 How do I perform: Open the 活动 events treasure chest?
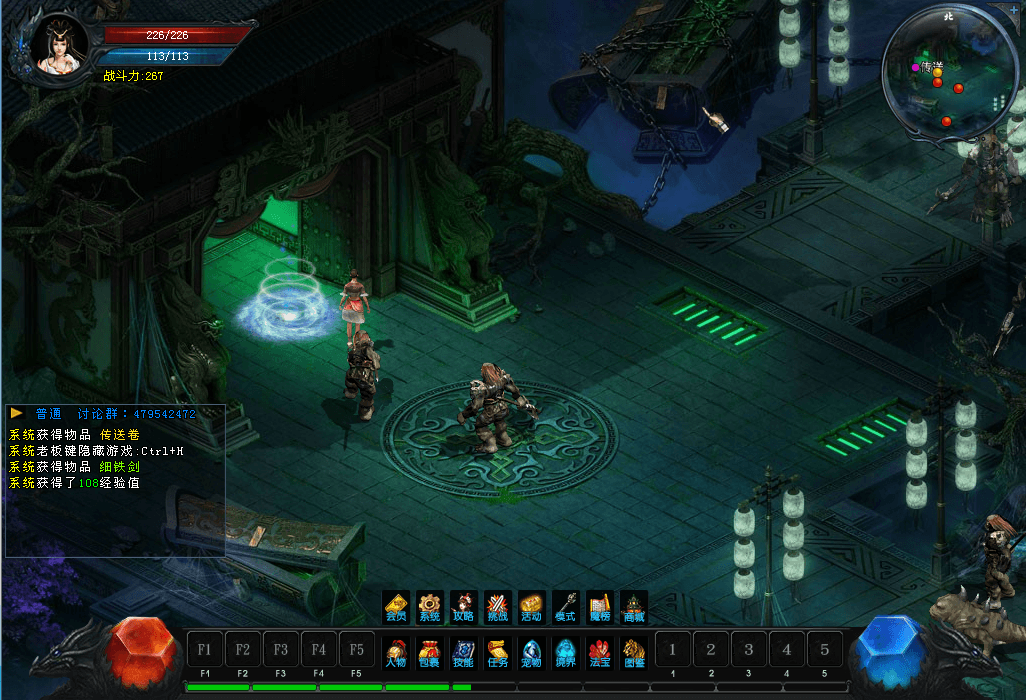pyautogui.click(x=531, y=607)
